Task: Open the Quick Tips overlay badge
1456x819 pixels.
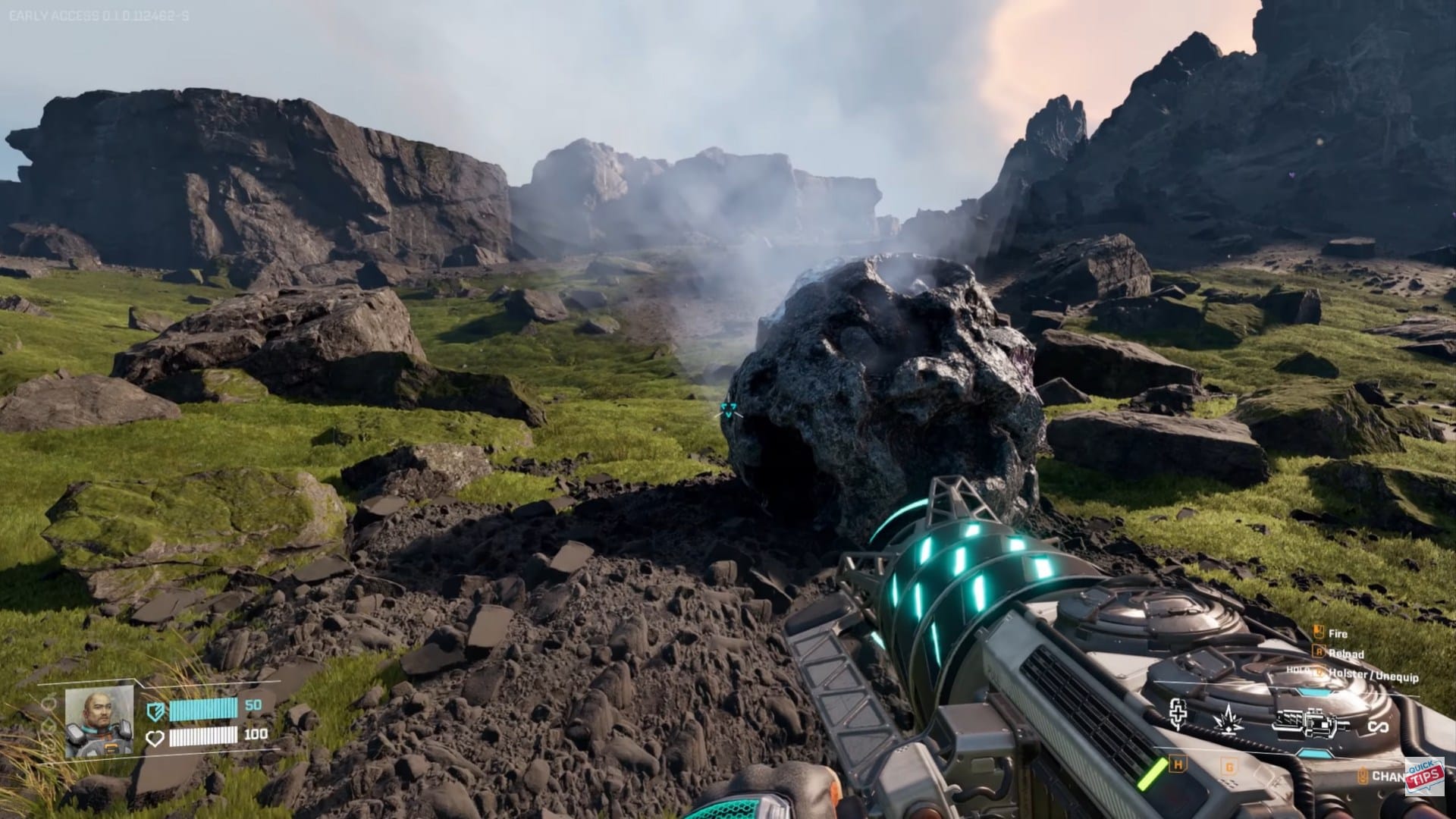Action: 1426,777
